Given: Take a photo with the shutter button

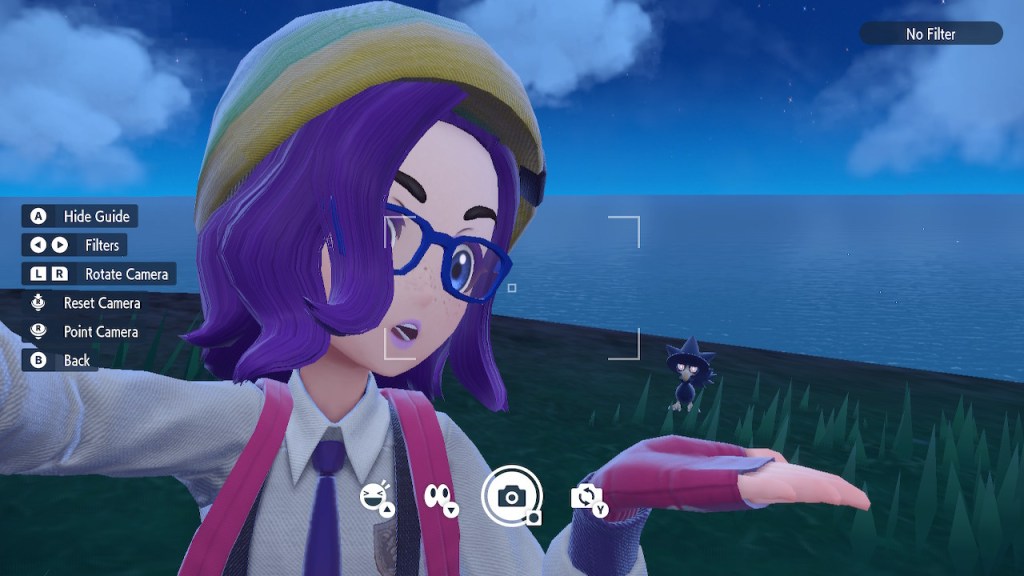Looking at the screenshot, I should pyautogui.click(x=512, y=496).
